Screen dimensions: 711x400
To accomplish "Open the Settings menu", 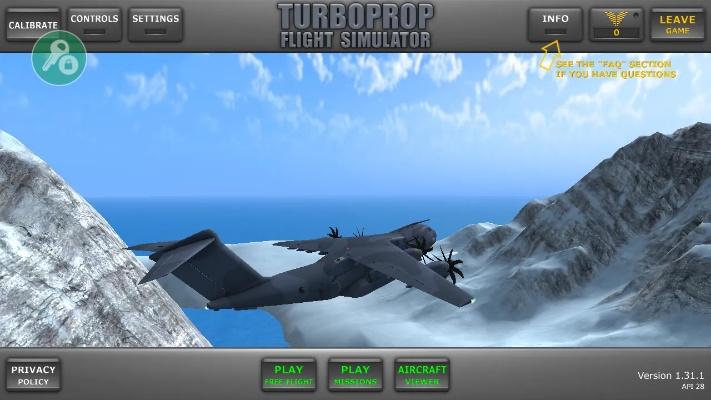I will [x=155, y=23].
